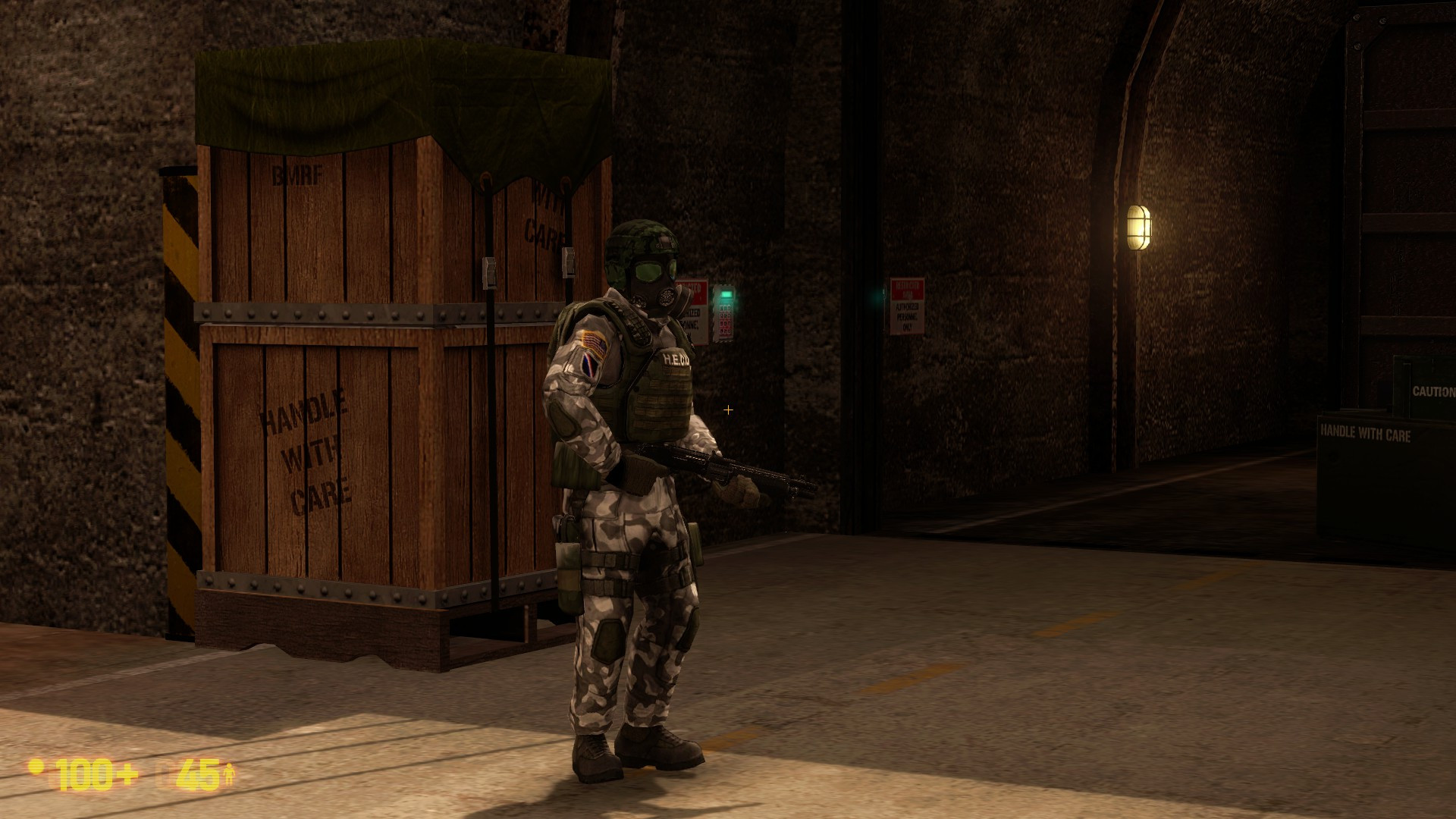Select the AUTHORIZED PERSONNEL ONLY sign
Viewport: 1456px width, 819px height.
point(907,317)
